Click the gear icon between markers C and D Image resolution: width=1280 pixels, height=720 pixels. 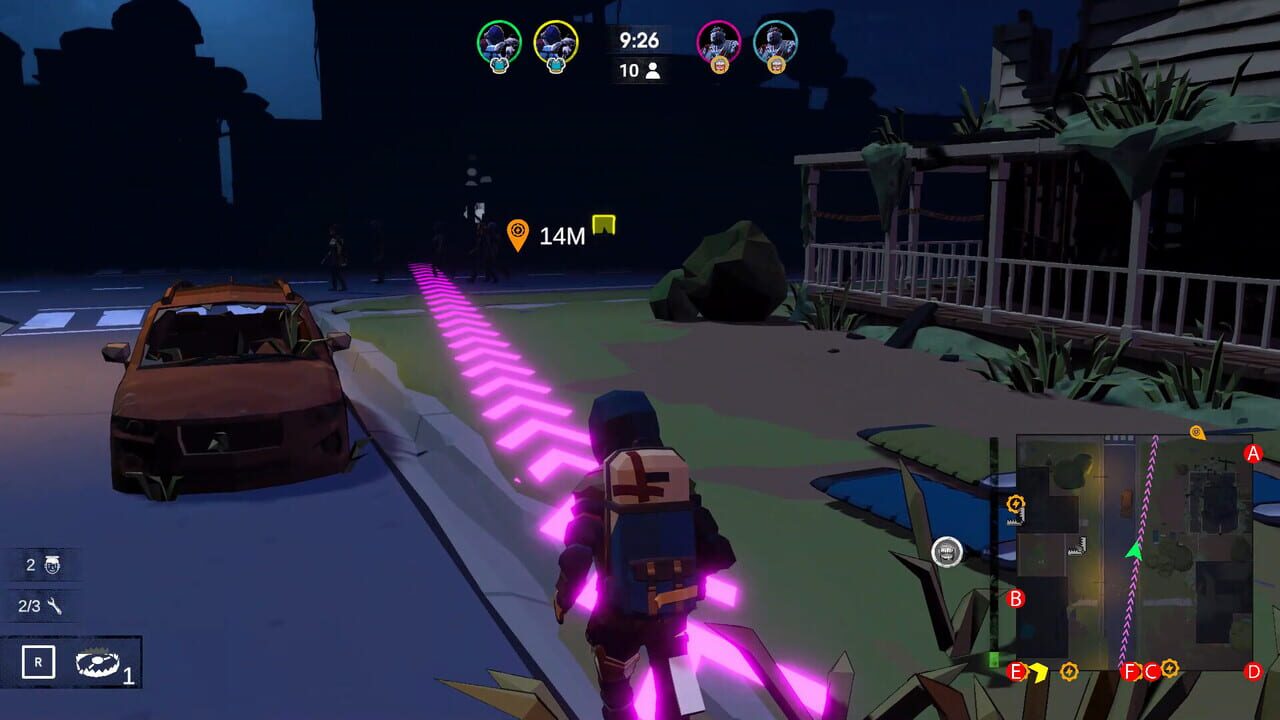(1169, 670)
